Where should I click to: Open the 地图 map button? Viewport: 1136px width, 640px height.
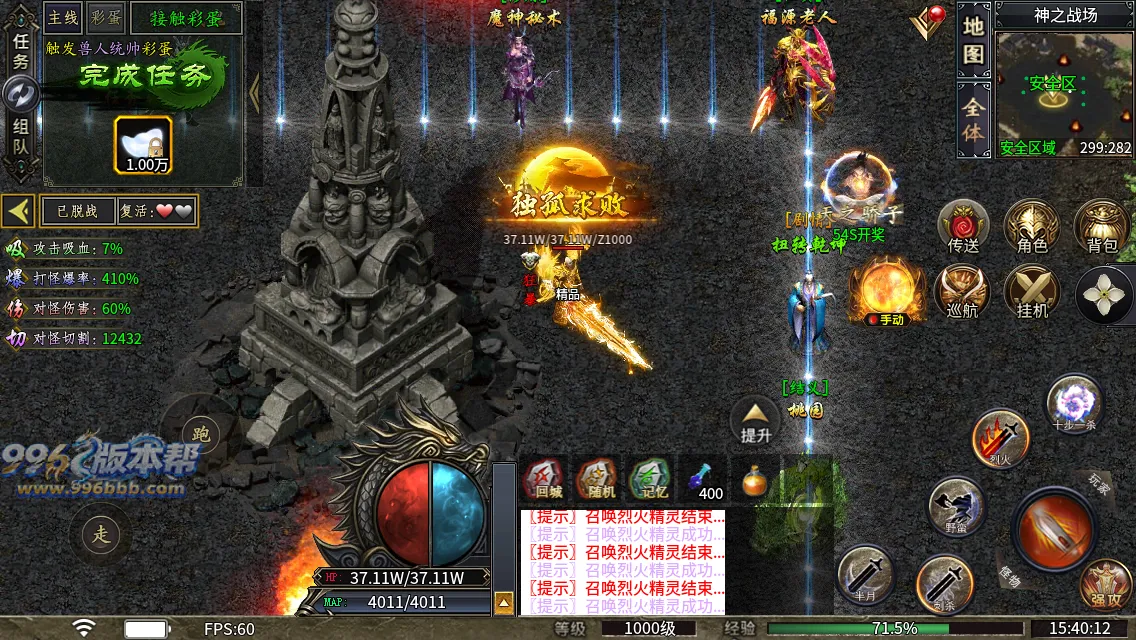(x=973, y=40)
